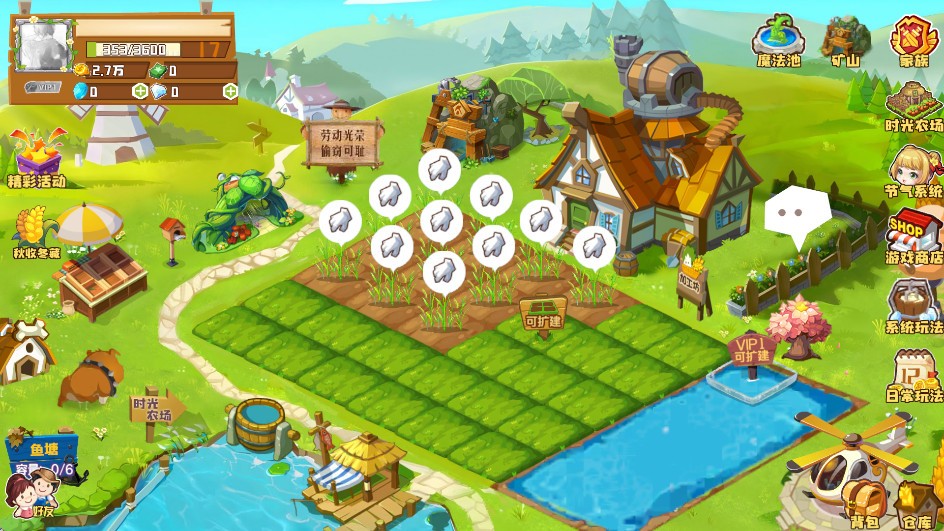Open the 游戏商店 shop
The height and width of the screenshot is (531, 944).
tap(914, 234)
